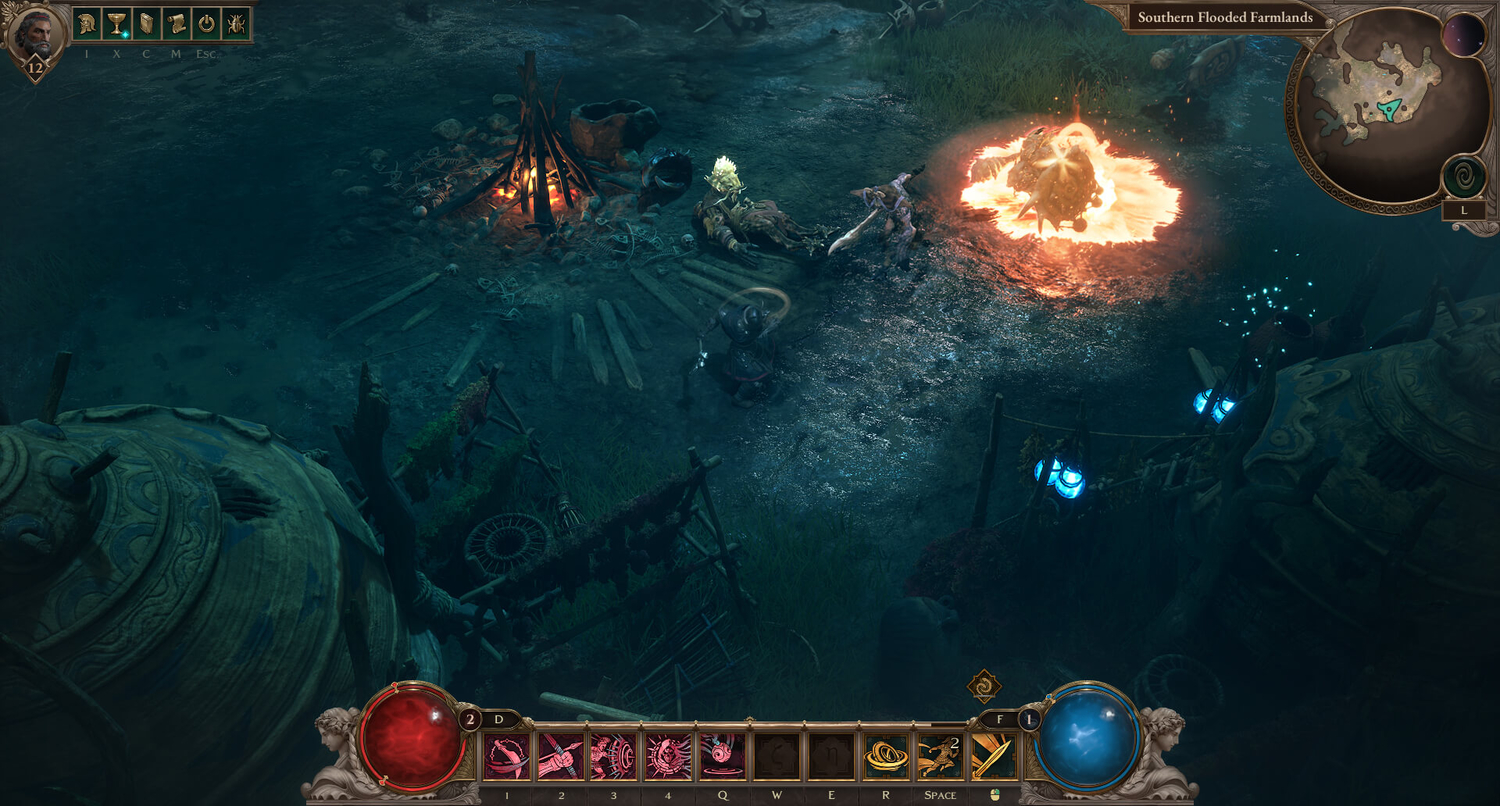The width and height of the screenshot is (1500, 806).
Task: Click the spiral diamond icon above the hotbar
Action: pyautogui.click(x=984, y=687)
